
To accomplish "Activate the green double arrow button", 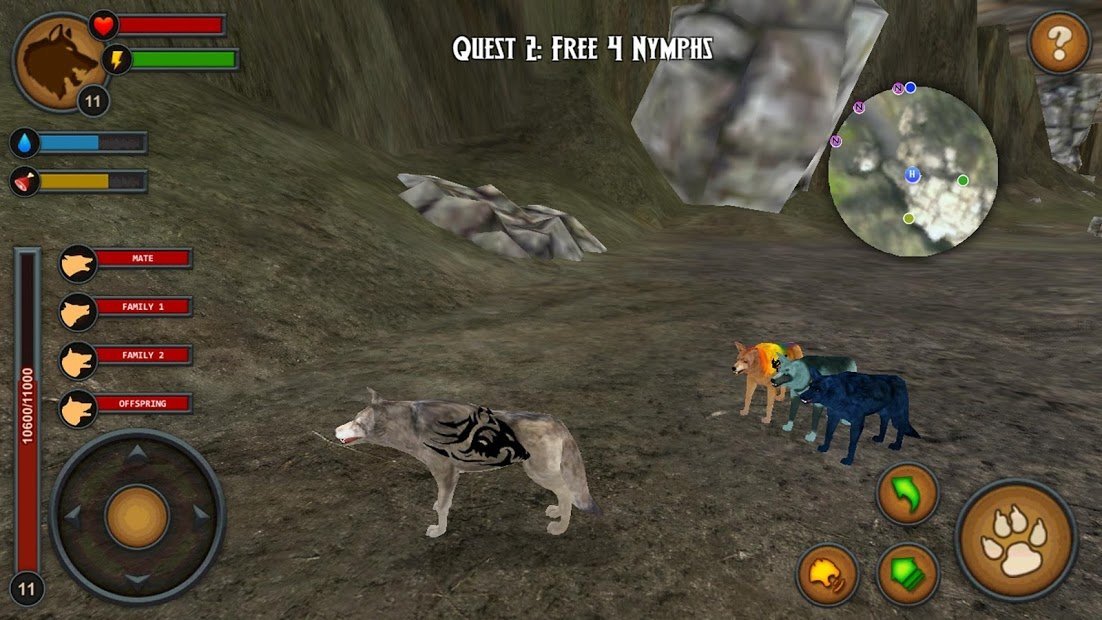I will pyautogui.click(x=907, y=573).
